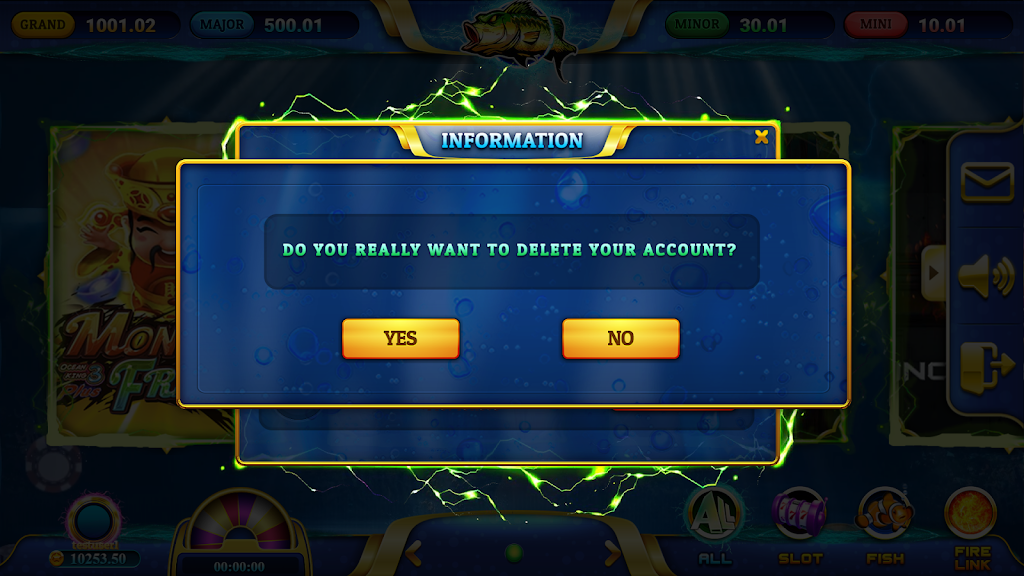This screenshot has height=576, width=1024.
Task: Close the Information window
Action: coord(762,137)
